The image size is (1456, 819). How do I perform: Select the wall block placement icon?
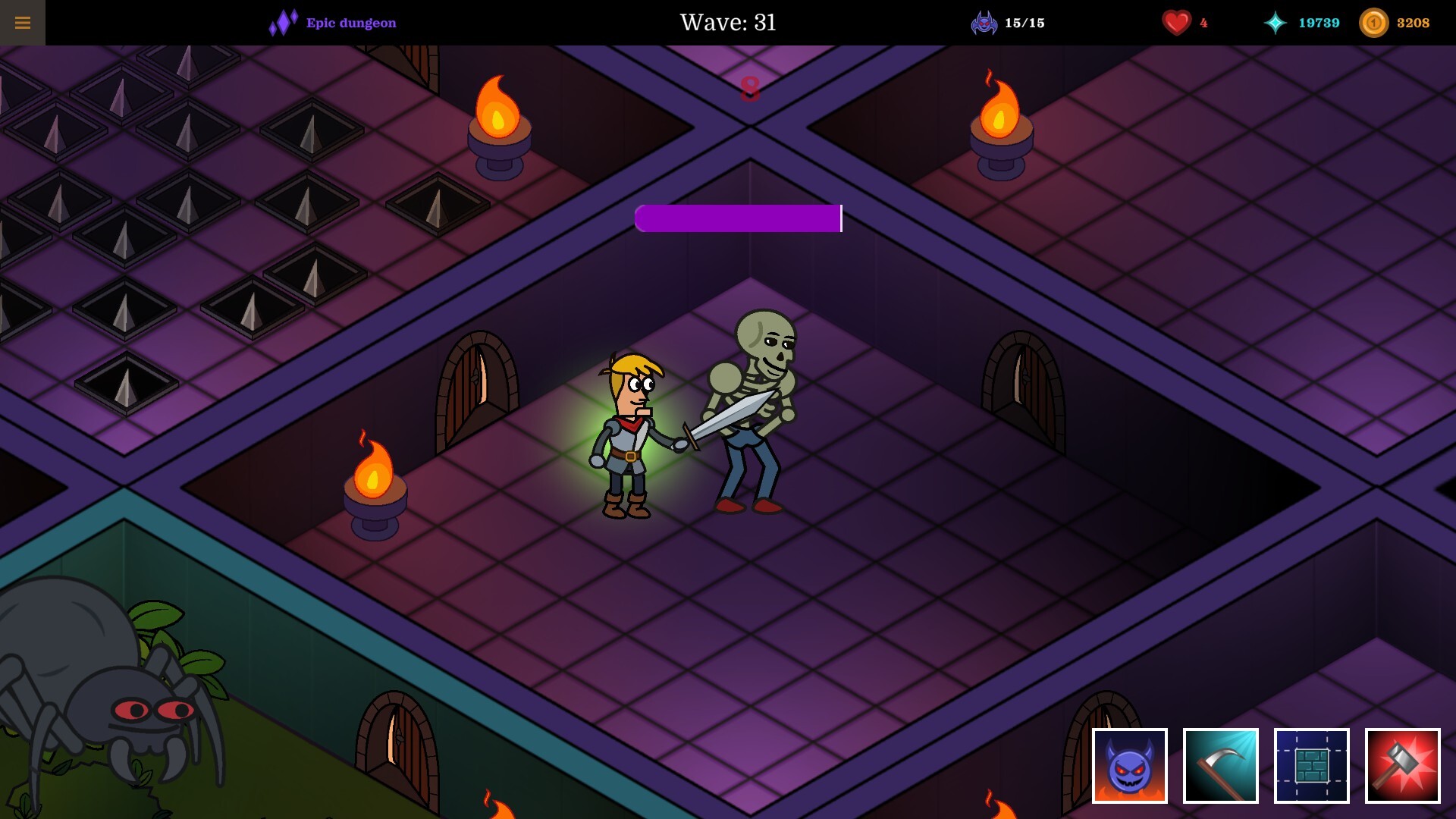click(x=1311, y=767)
